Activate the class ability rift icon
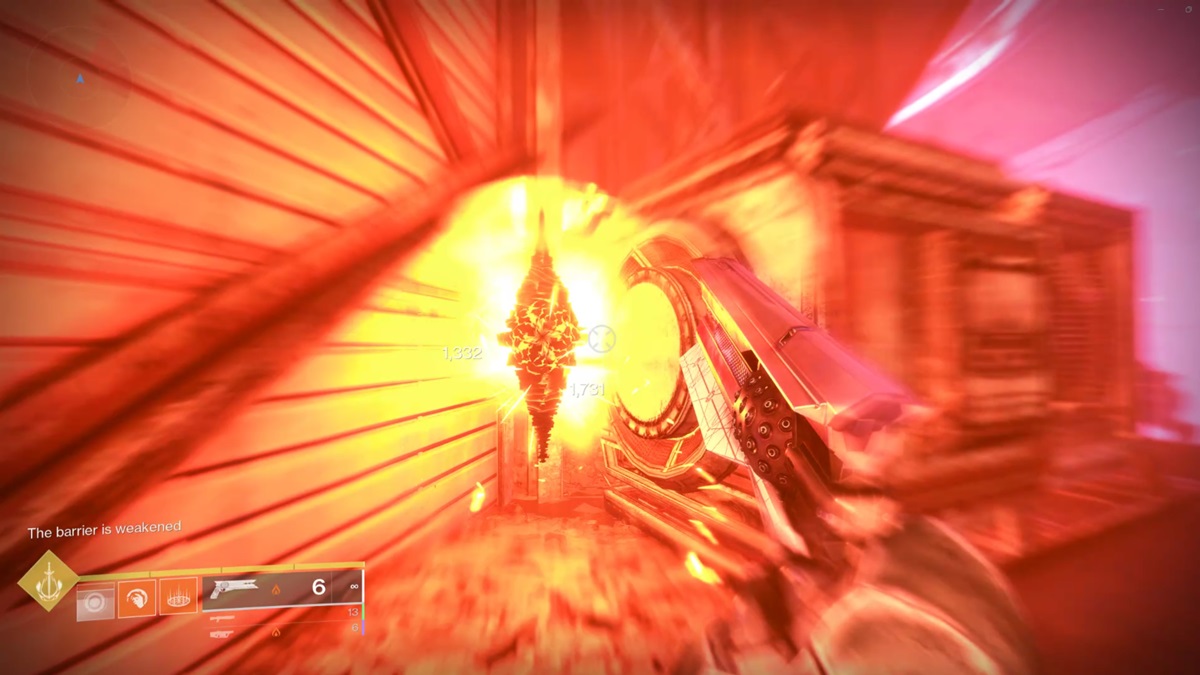 pyautogui.click(x=178, y=597)
